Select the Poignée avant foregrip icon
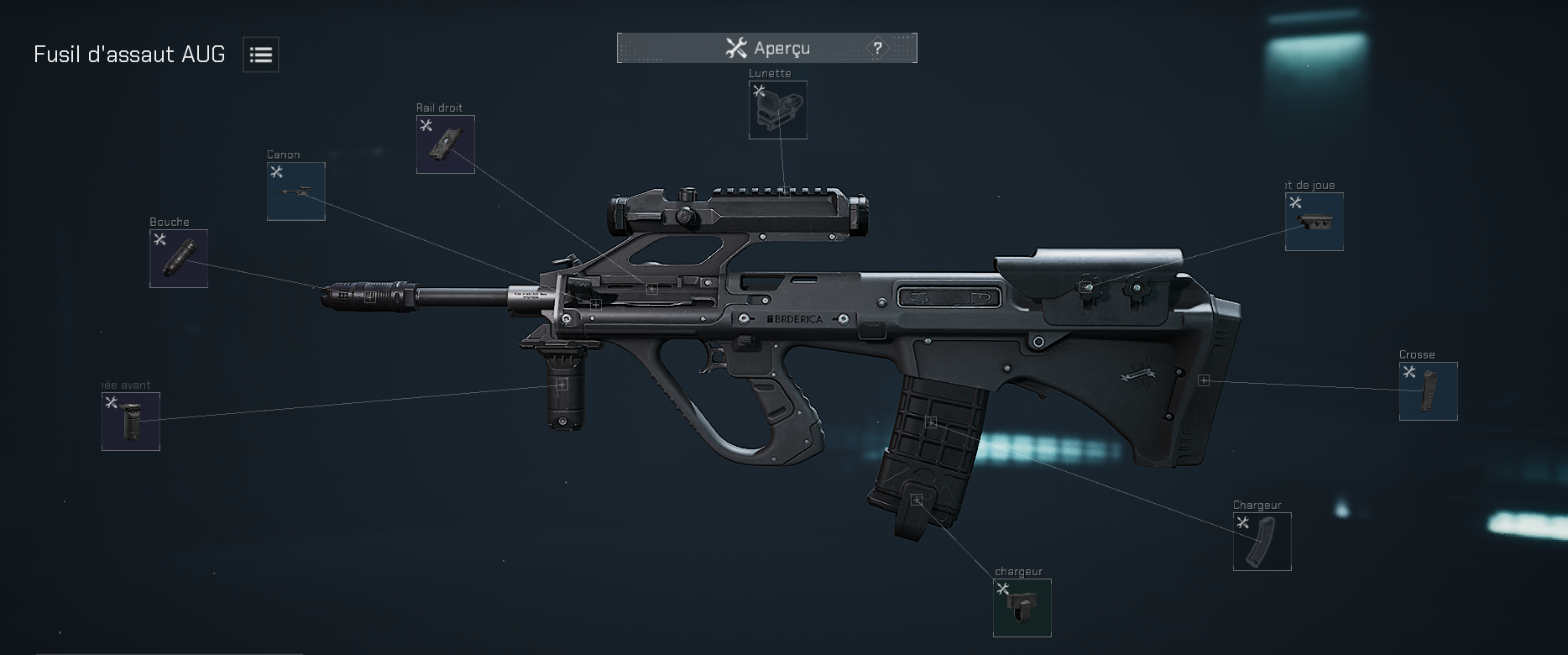The image size is (1568, 655). [x=130, y=421]
